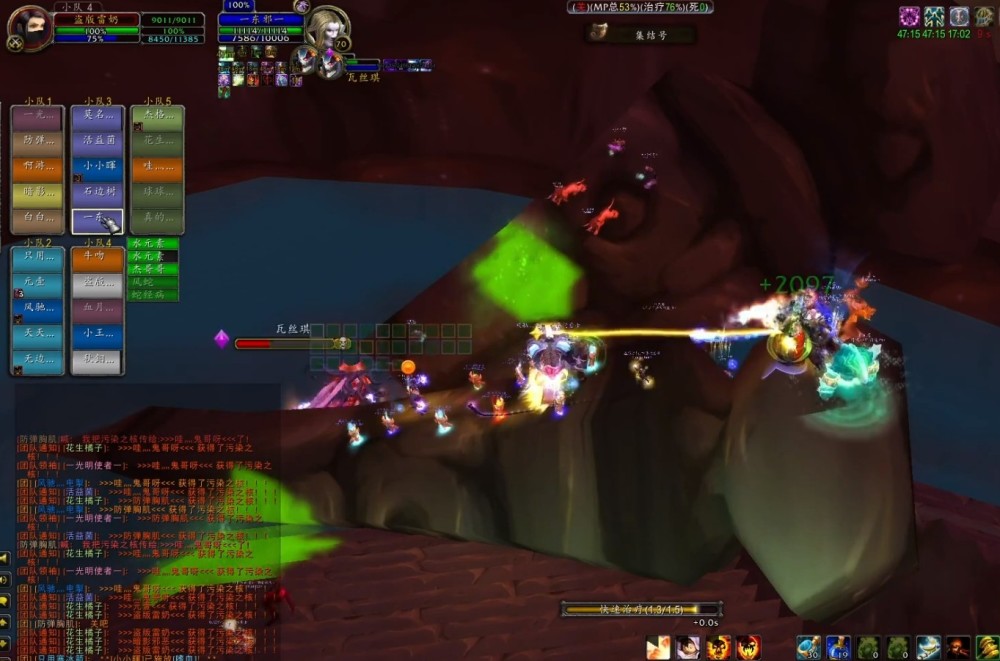1000x661 pixels.
Task: Select raid member 花生 in 小队5
Action: (157, 141)
